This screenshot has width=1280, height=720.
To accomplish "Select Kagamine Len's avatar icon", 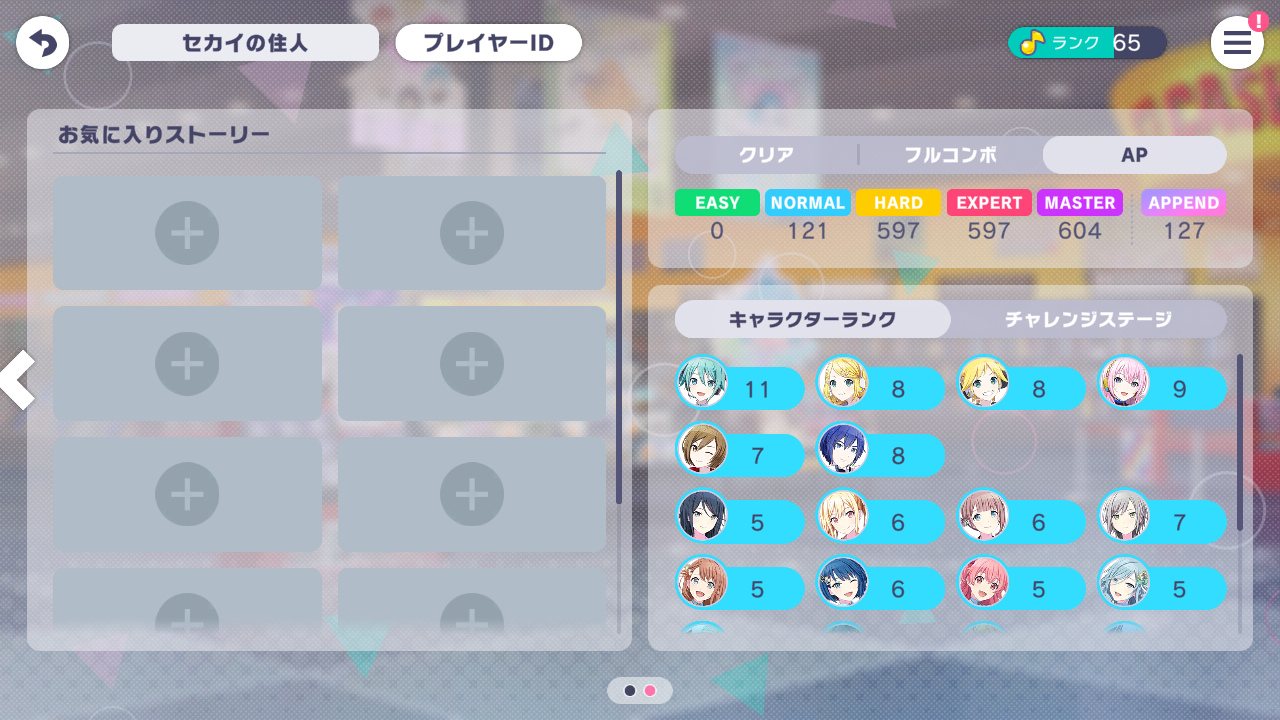I will [x=984, y=388].
